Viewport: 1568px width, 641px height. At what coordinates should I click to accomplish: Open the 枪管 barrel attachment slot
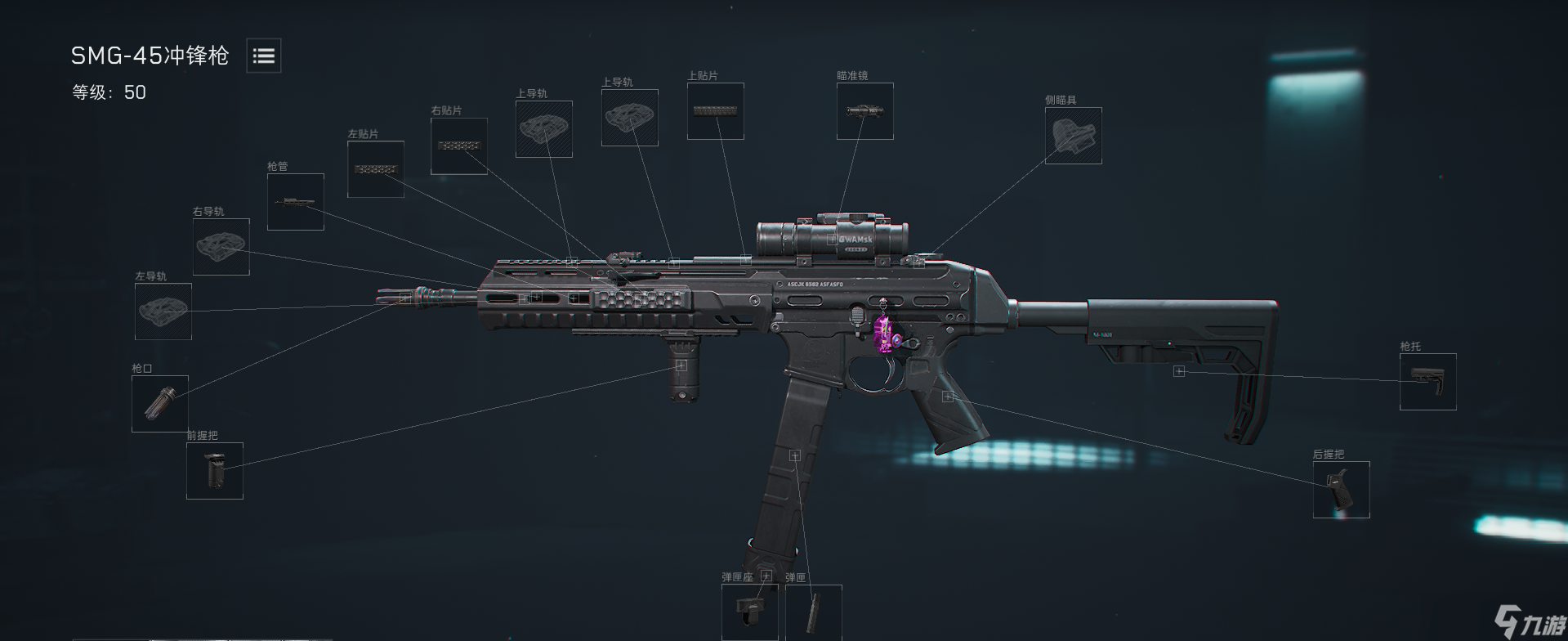[x=295, y=200]
